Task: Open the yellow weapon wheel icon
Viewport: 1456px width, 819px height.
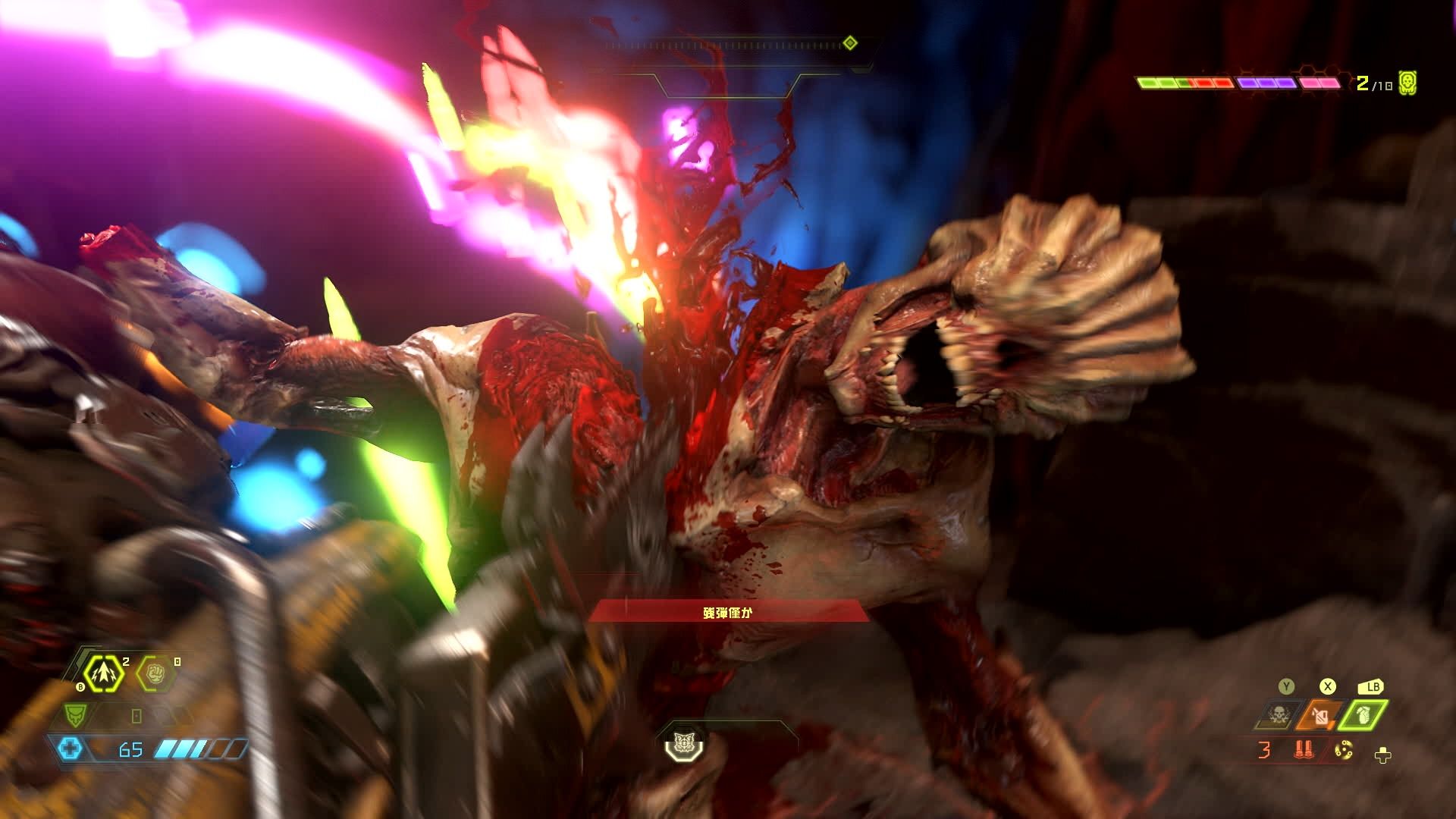Action: point(1344,751)
